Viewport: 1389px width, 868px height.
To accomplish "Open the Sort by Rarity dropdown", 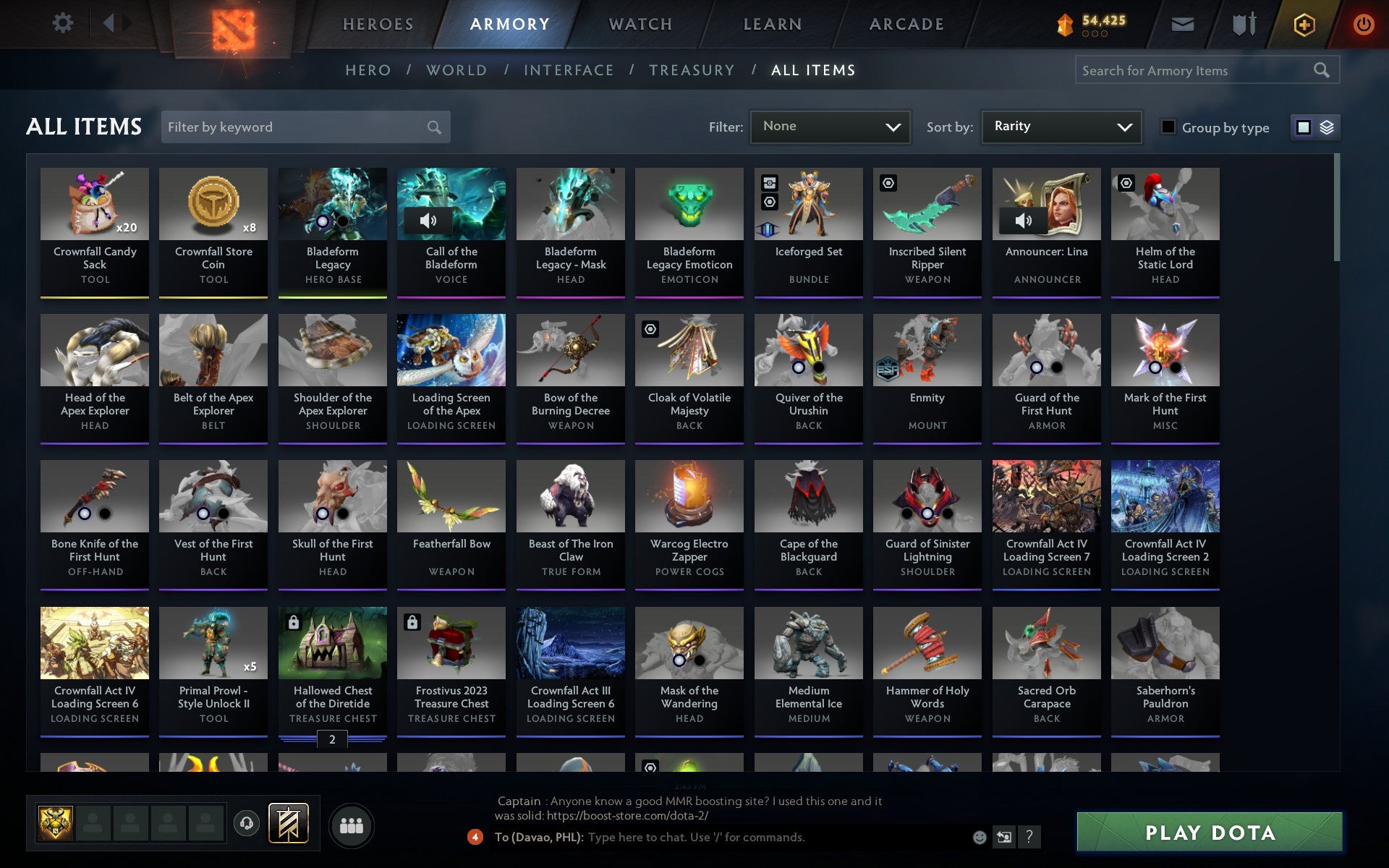I will (1060, 127).
